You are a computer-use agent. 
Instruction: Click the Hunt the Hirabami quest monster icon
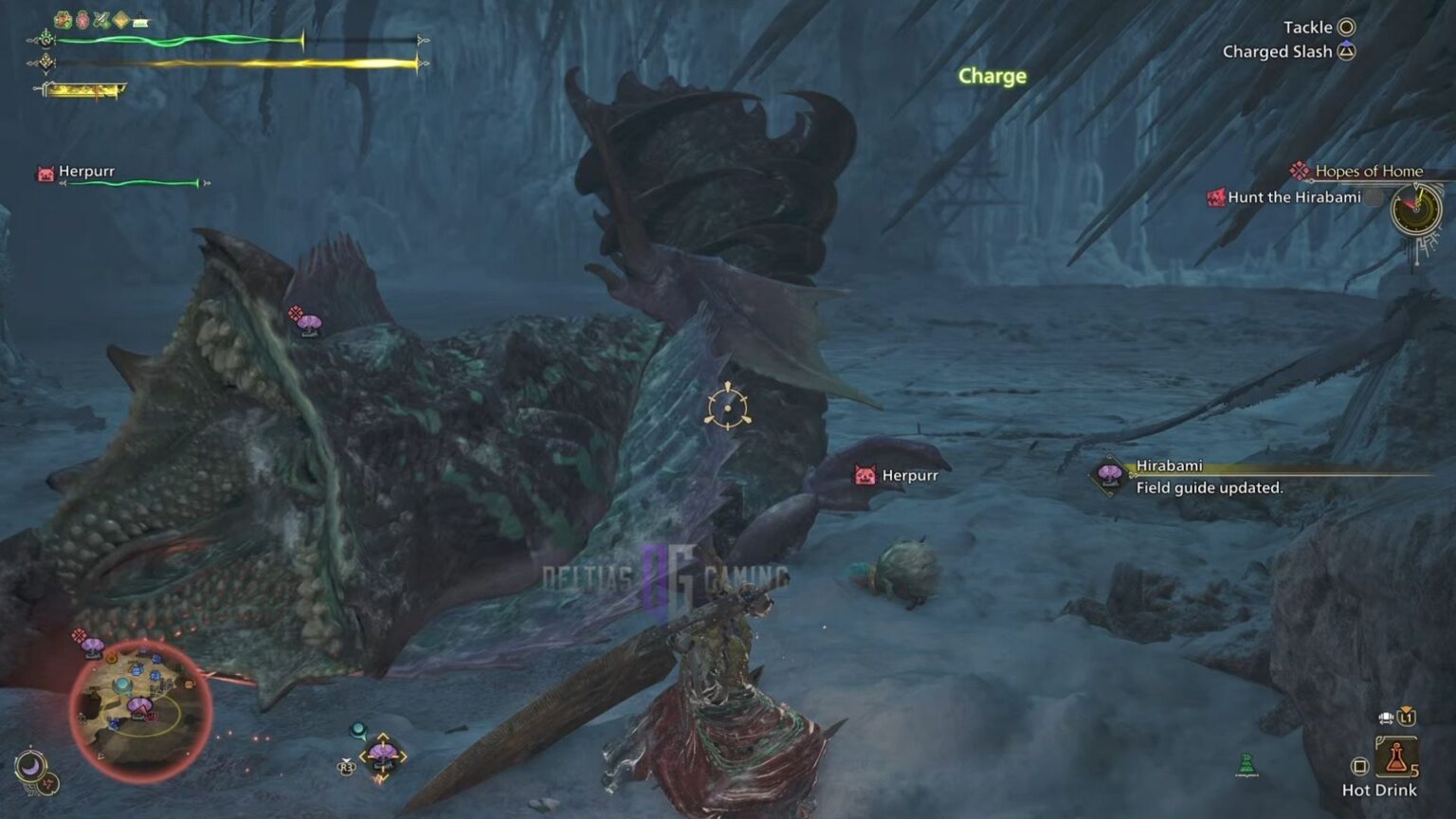pyautogui.click(x=1215, y=198)
